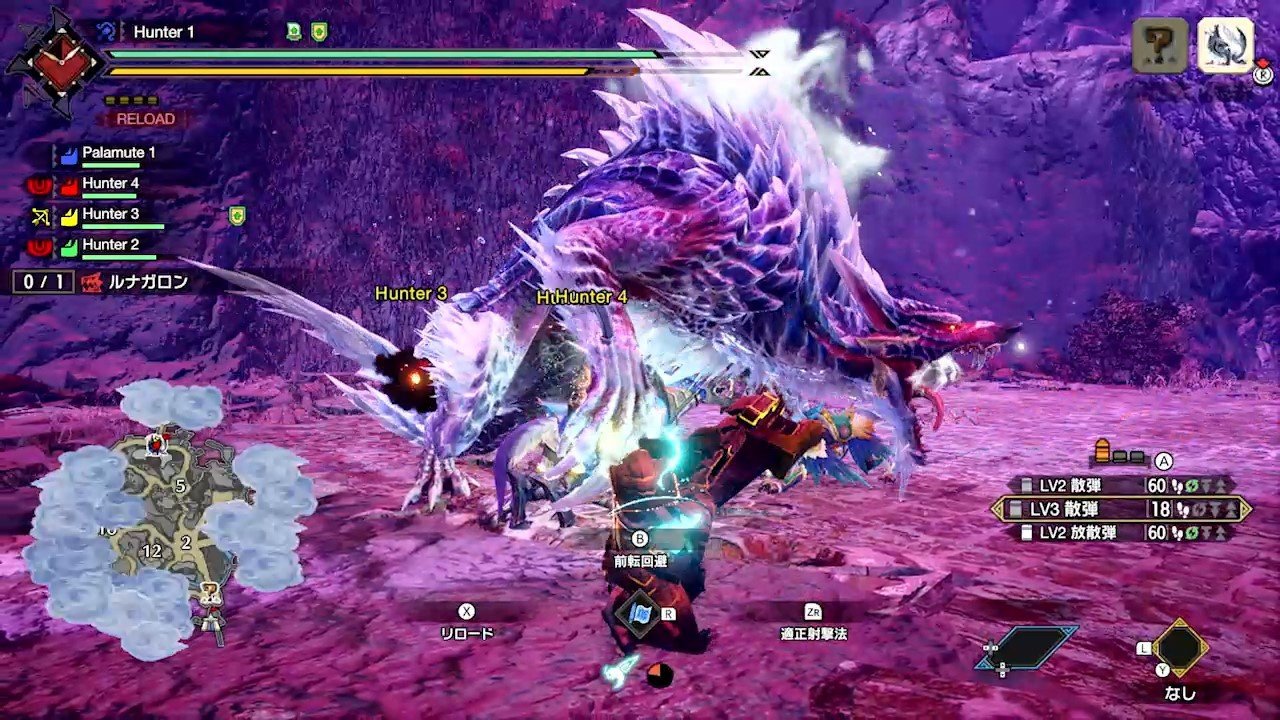Click the green leaf buff icon near Hunter 1
1280x720 pixels.
(292, 30)
